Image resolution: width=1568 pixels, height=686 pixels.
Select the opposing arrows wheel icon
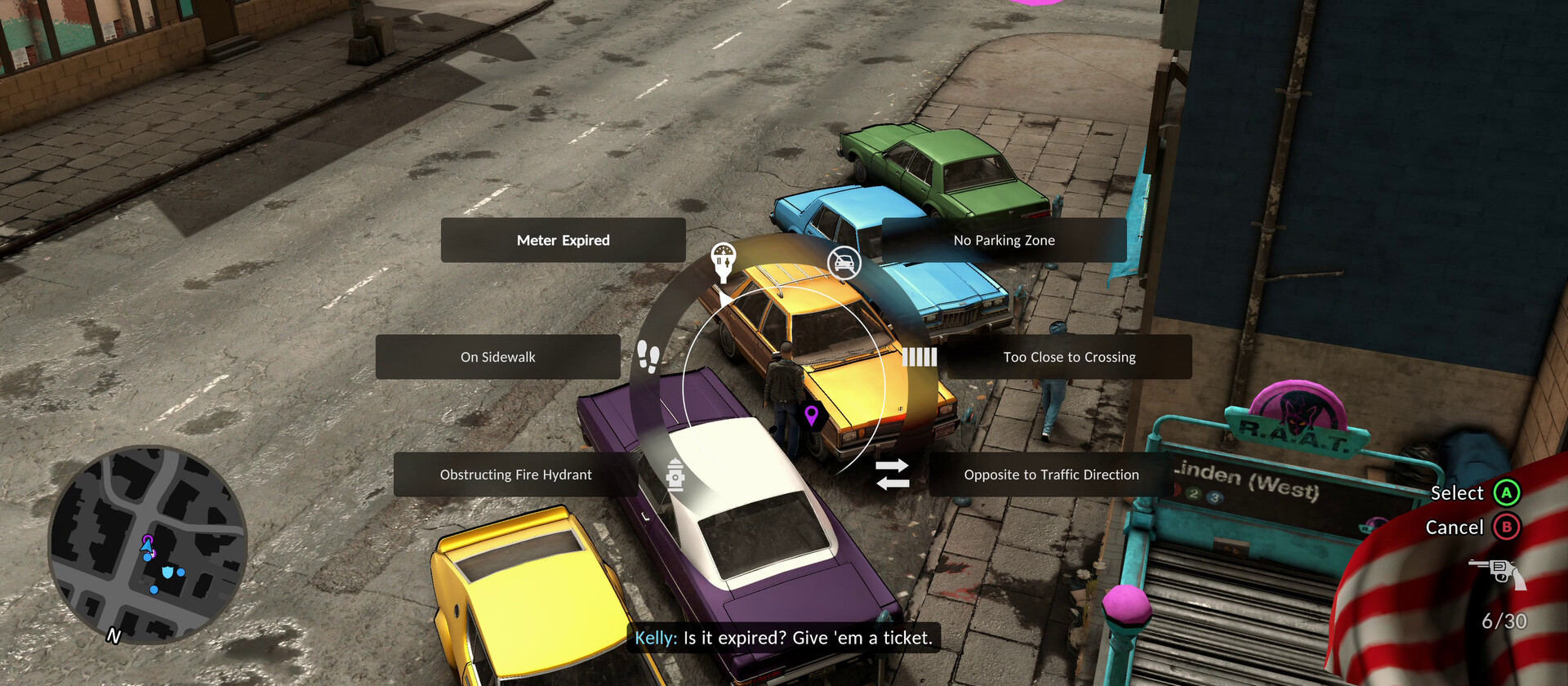(x=892, y=474)
